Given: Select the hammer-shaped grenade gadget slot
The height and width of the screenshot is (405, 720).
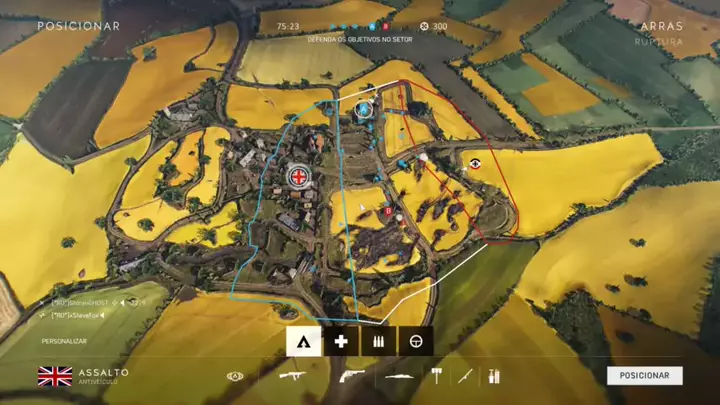Looking at the screenshot, I should 436,376.
